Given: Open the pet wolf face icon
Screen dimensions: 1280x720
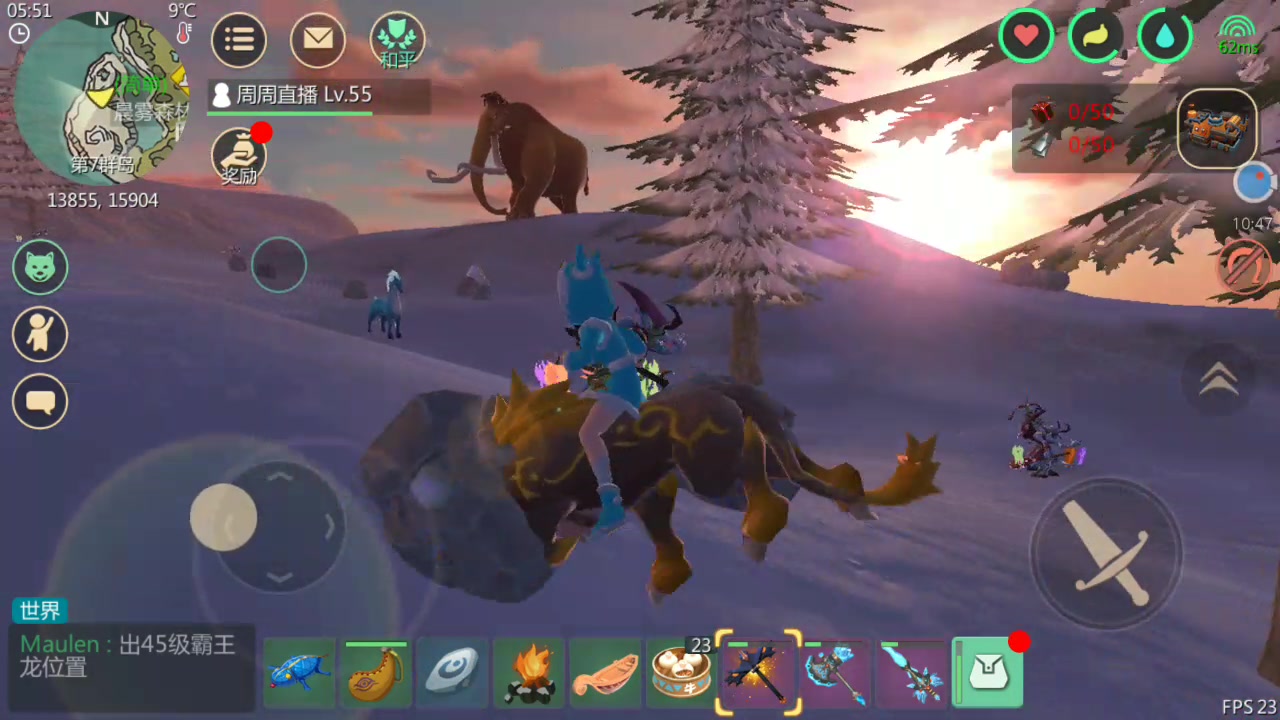Looking at the screenshot, I should pos(40,267).
